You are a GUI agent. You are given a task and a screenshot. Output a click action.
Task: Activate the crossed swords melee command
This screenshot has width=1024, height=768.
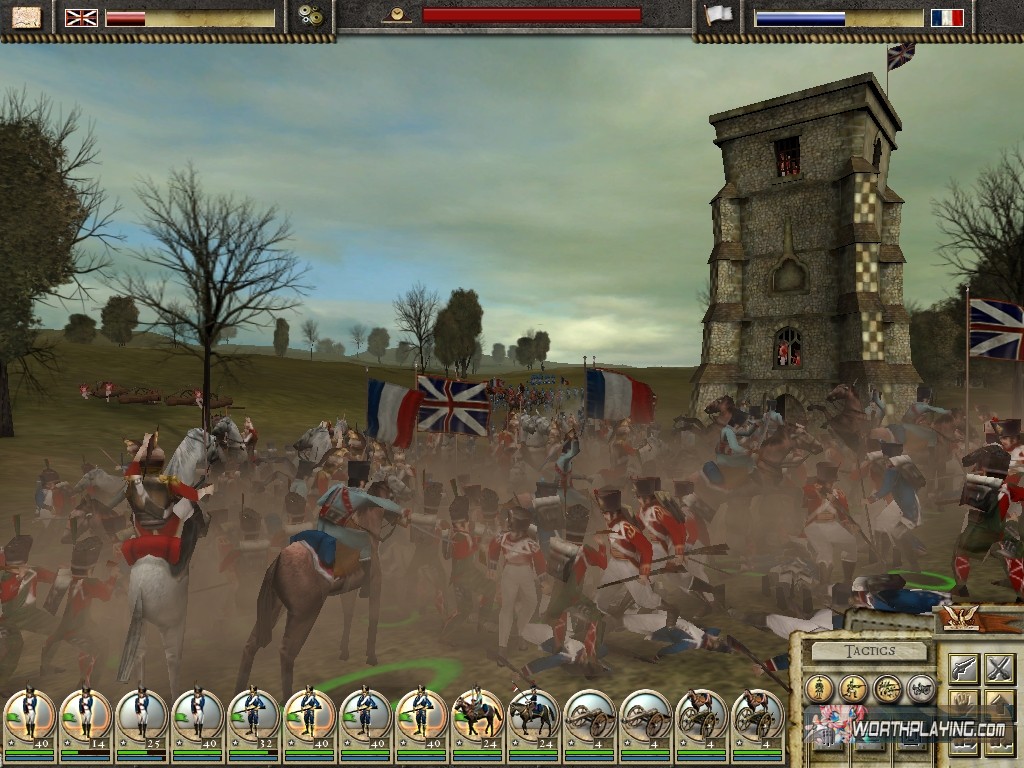click(998, 668)
